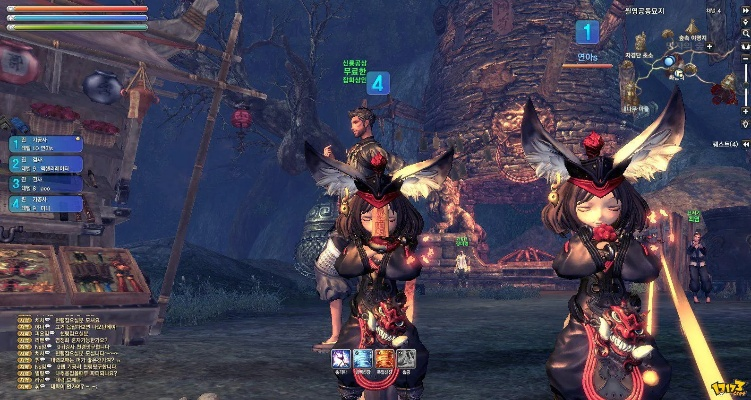The image size is (751, 400).
Task: Activate the grey skill icon
Action: [x=406, y=358]
